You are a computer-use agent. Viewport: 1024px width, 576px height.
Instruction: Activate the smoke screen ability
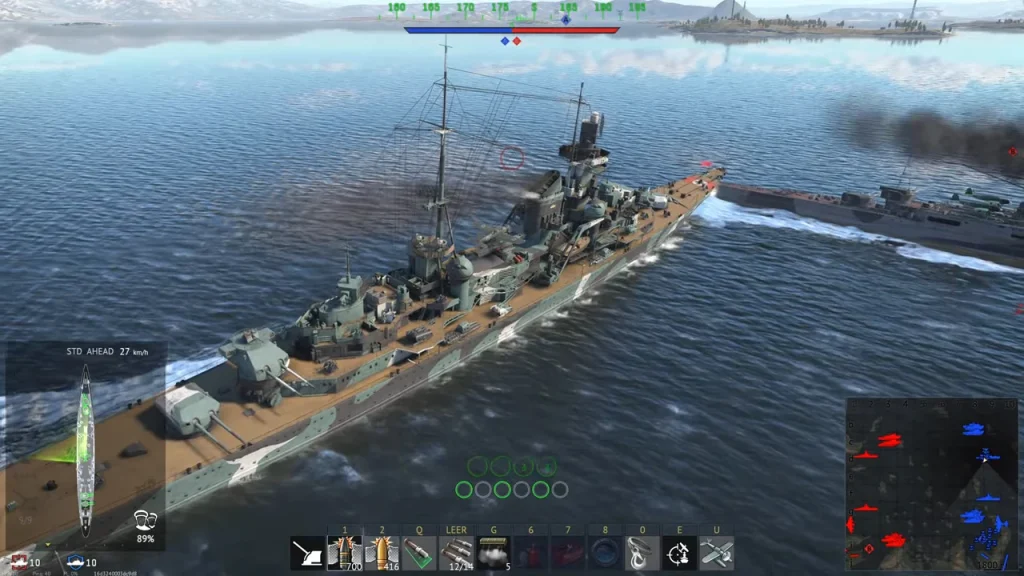pyautogui.click(x=493, y=553)
